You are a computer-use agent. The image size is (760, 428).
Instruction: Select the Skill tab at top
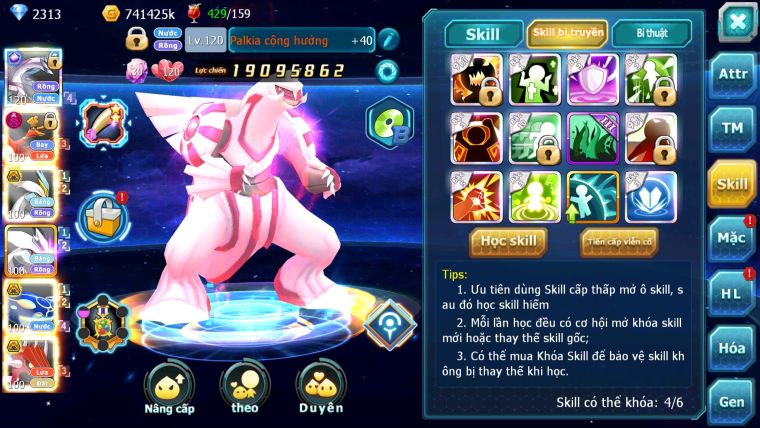(x=483, y=34)
